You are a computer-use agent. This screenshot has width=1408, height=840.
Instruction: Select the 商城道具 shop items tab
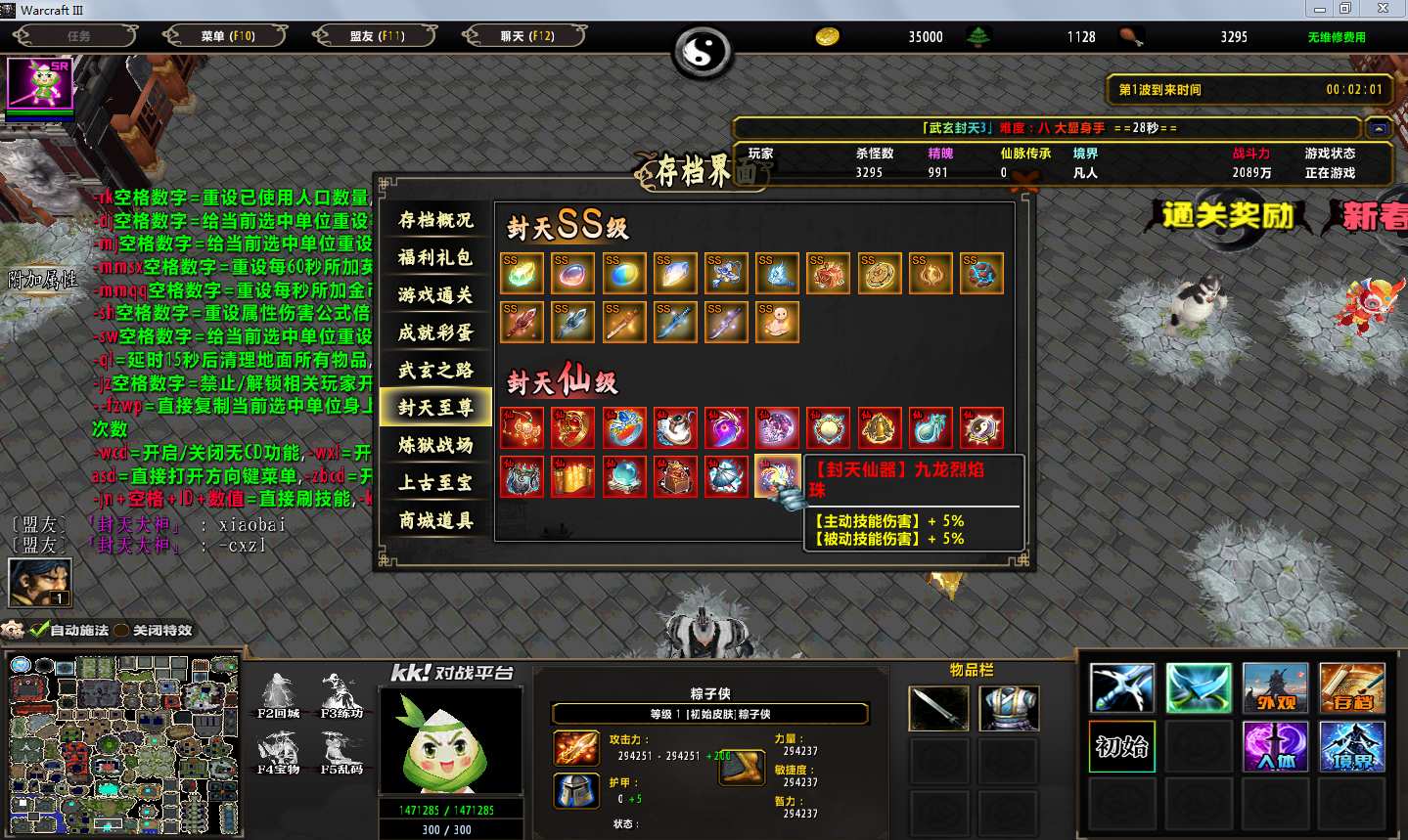coord(434,520)
